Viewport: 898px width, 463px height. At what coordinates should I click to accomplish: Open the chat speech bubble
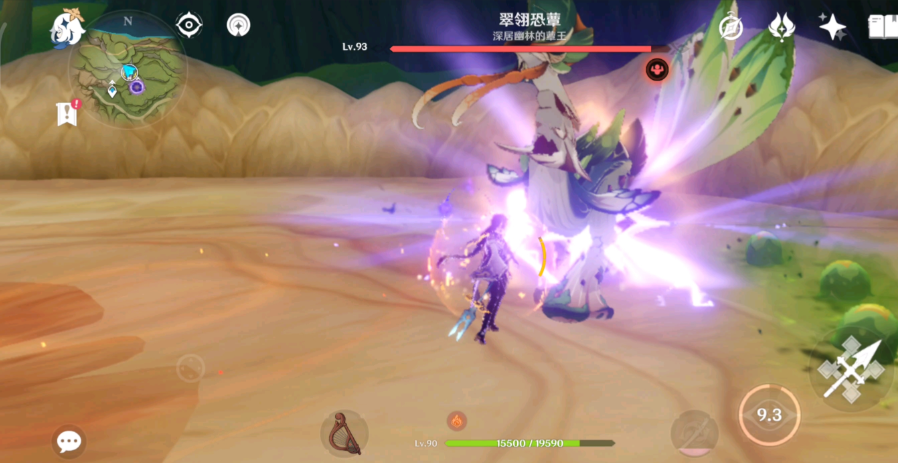[69, 441]
